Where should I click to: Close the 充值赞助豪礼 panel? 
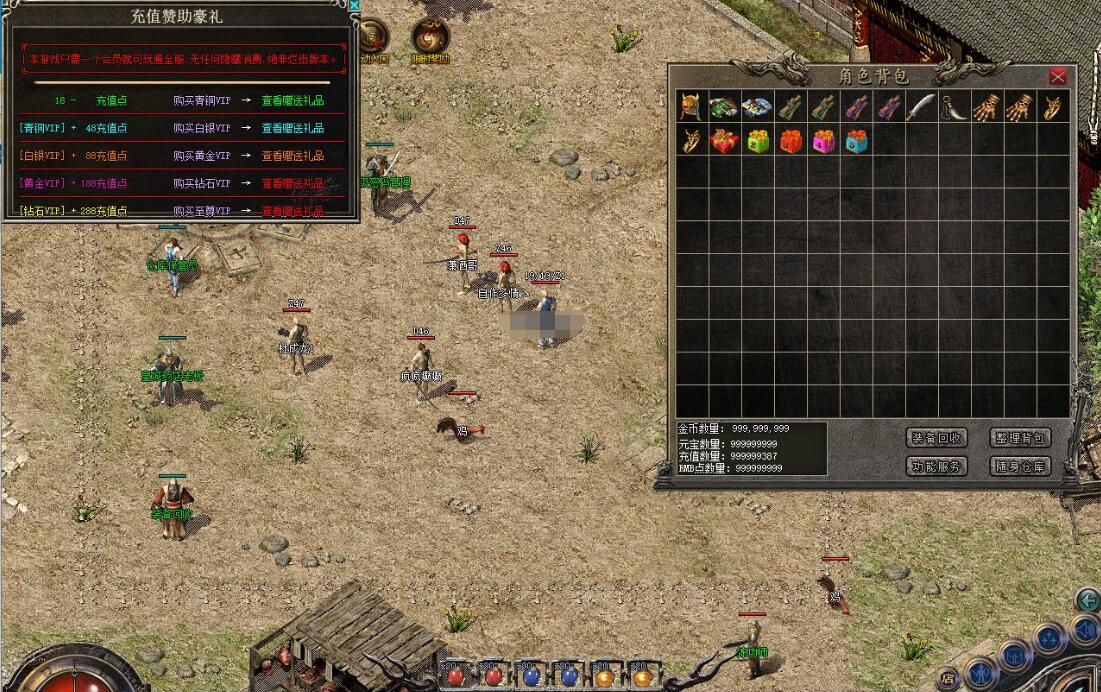click(353, 5)
